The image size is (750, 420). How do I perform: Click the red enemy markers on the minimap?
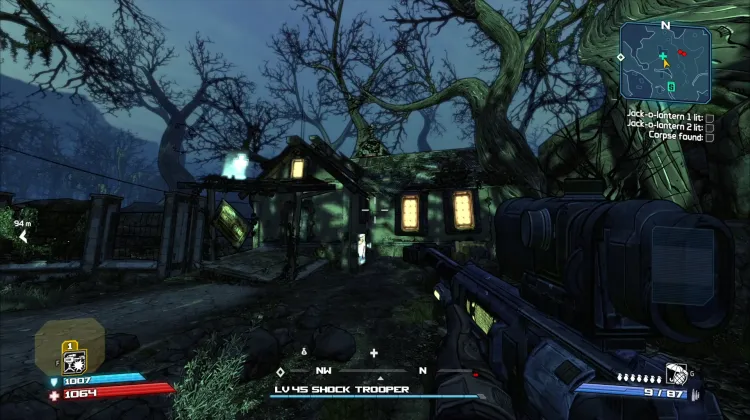682,52
